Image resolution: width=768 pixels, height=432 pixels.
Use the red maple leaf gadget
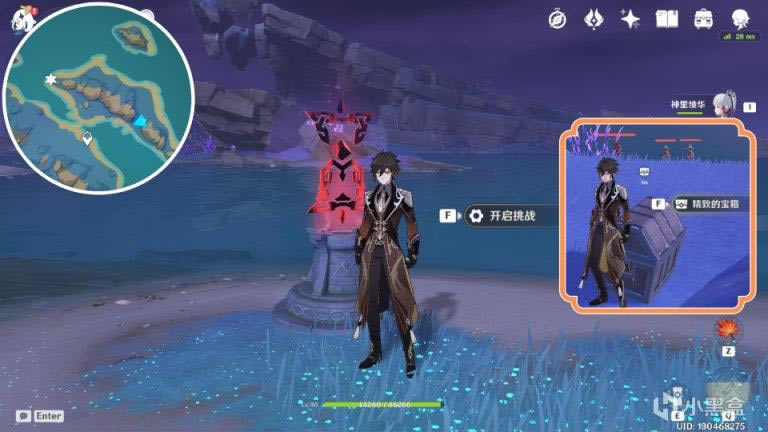point(728,329)
